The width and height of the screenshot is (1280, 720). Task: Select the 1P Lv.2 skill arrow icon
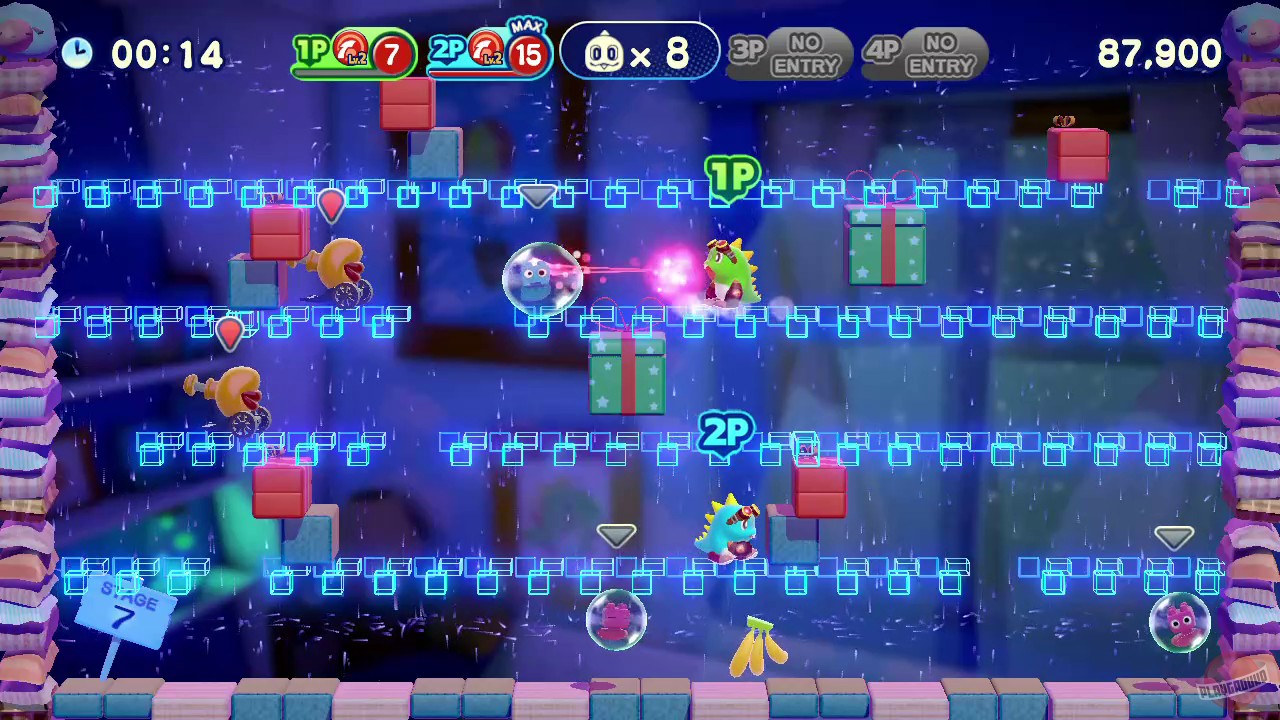click(349, 48)
